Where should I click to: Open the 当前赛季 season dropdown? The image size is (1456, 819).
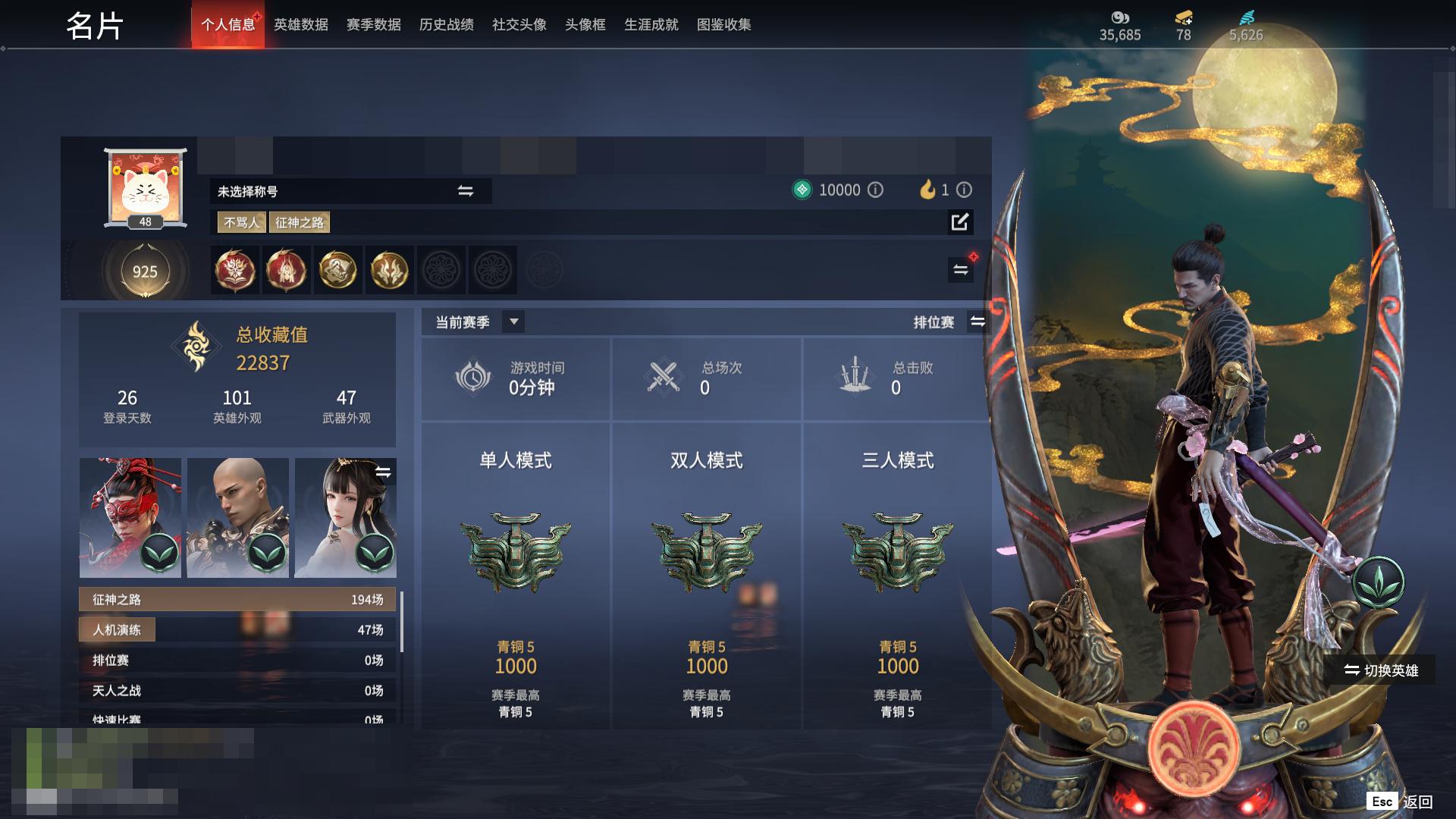click(513, 322)
